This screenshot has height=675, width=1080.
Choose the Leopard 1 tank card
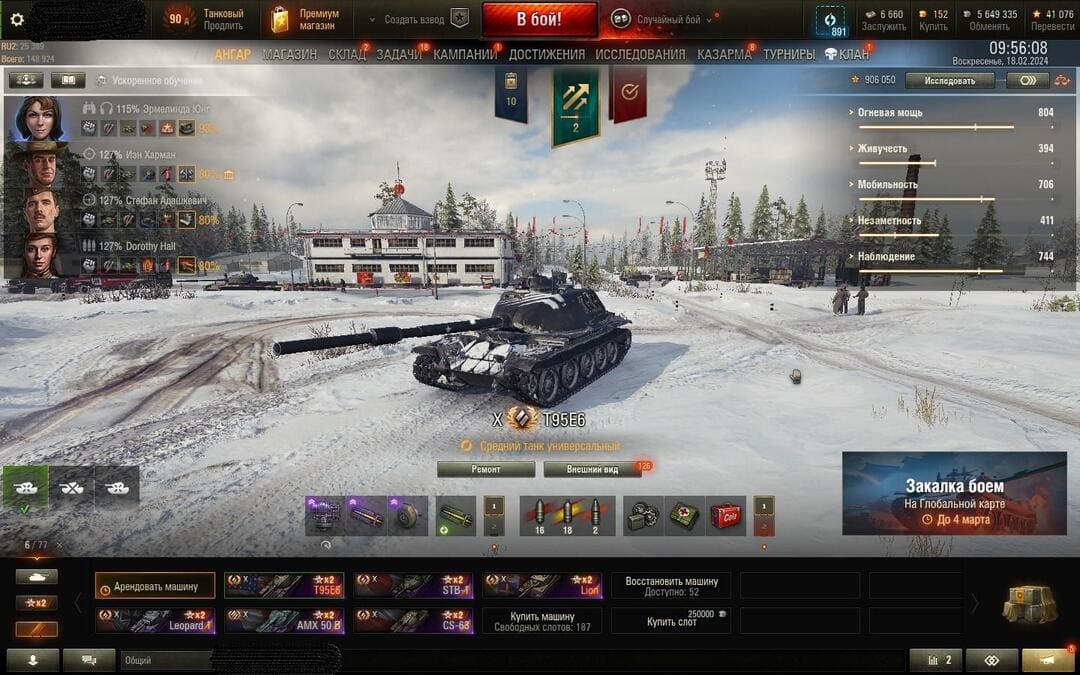155,621
